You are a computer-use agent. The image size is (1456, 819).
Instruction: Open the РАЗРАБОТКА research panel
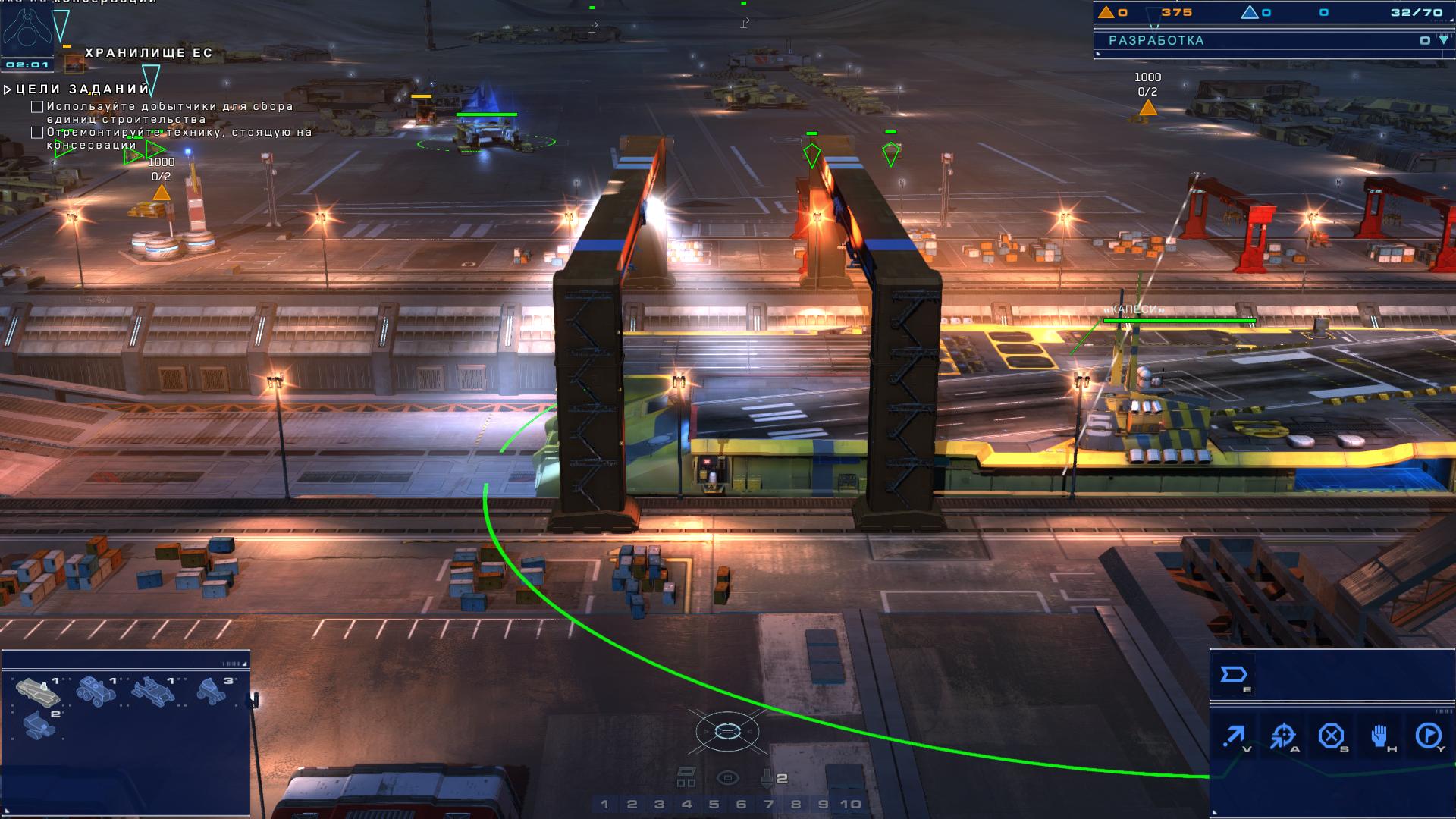pyautogui.click(x=1156, y=41)
